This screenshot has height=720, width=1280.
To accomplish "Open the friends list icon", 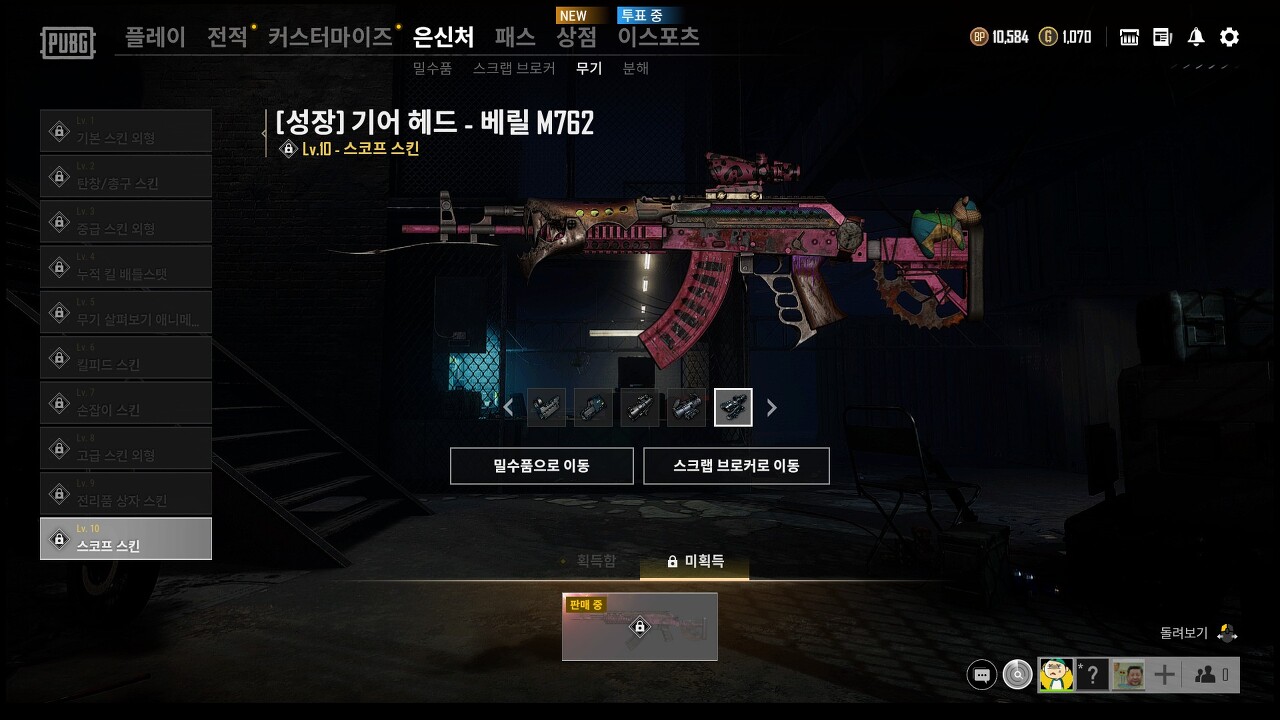I will point(1206,674).
